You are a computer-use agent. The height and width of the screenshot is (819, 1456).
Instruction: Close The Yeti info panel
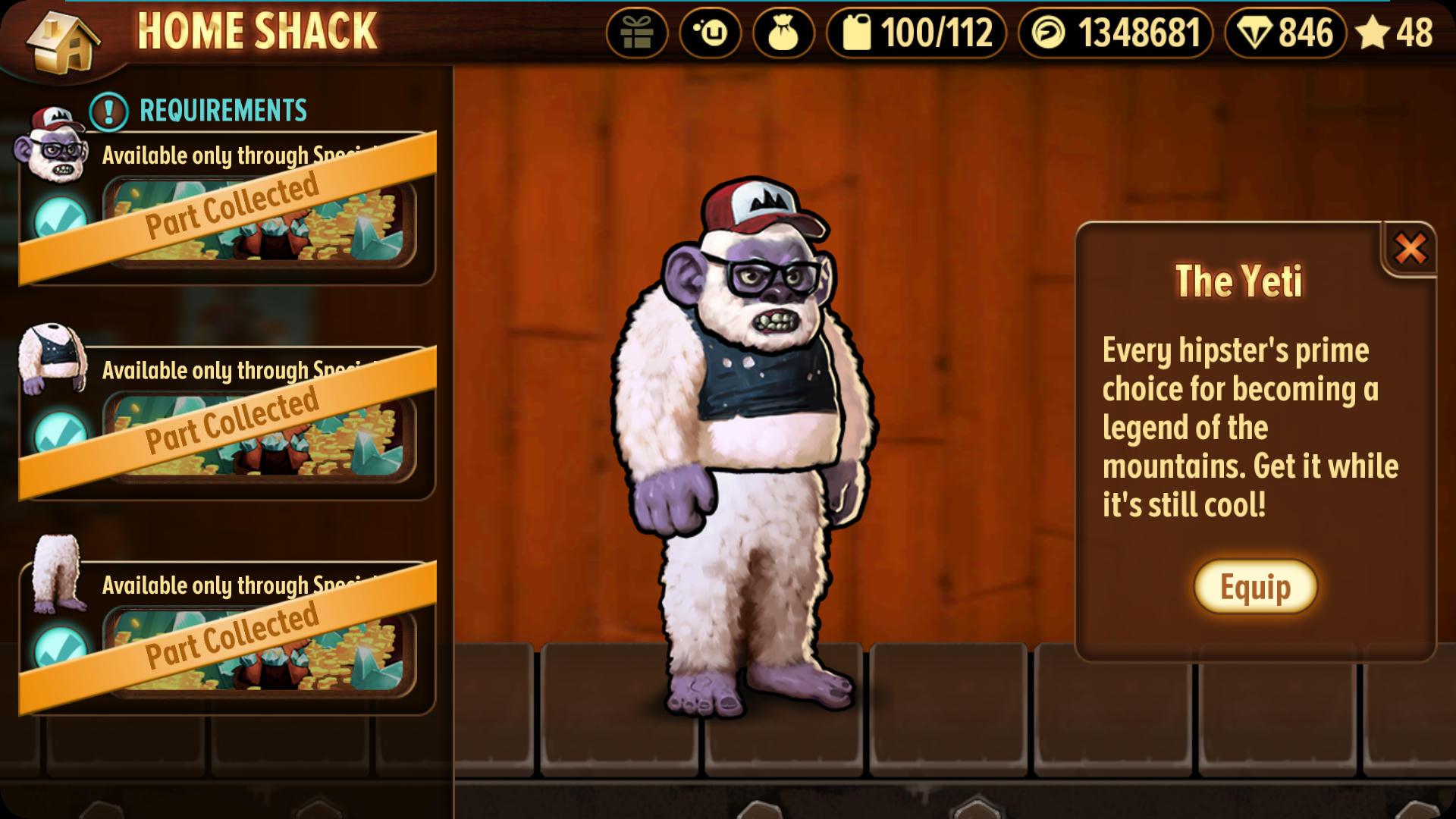click(x=1410, y=249)
